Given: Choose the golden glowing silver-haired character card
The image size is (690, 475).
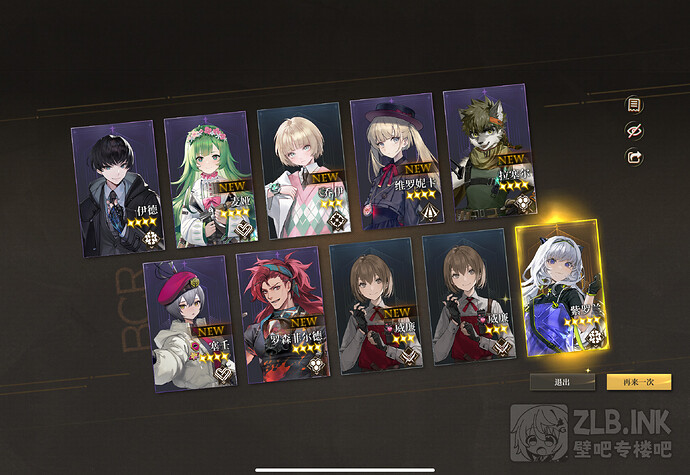Looking at the screenshot, I should (x=560, y=288).
